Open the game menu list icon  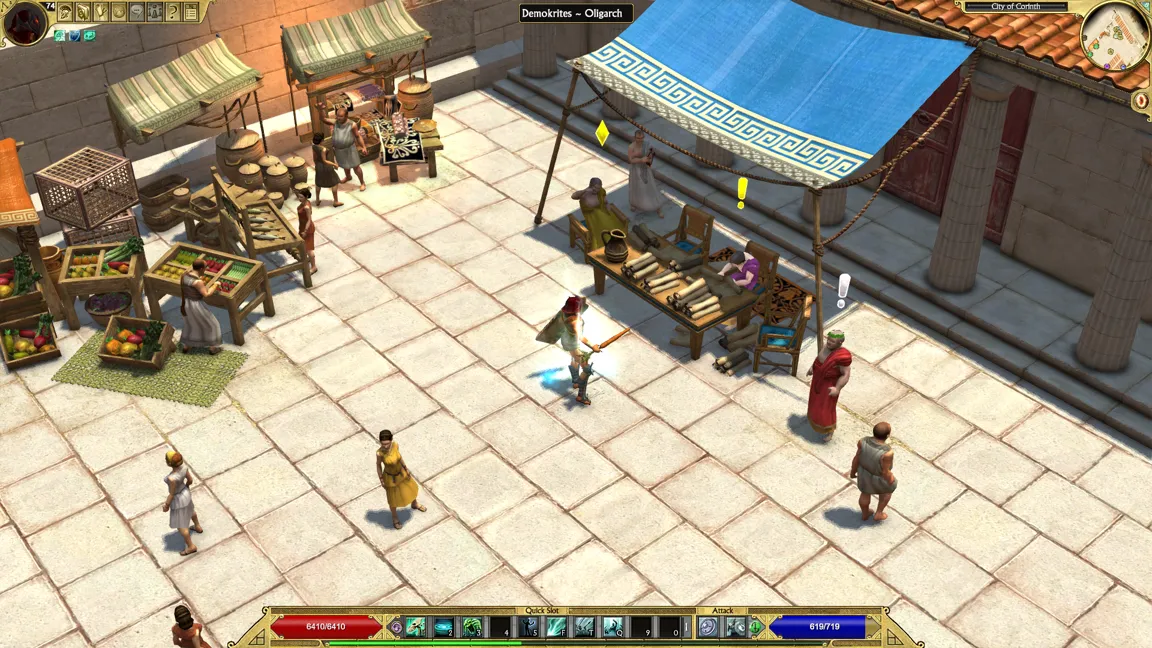(x=191, y=12)
